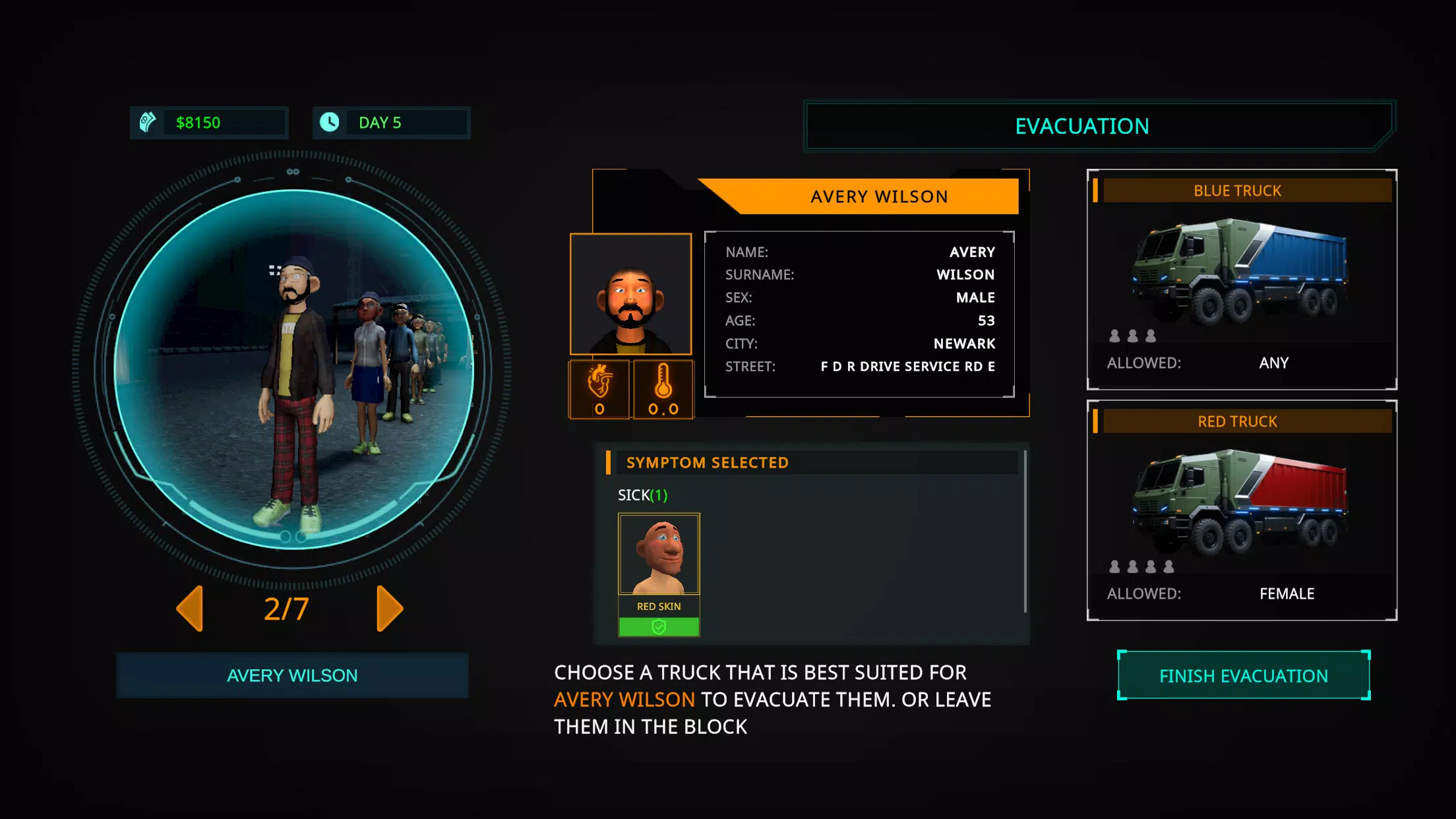Click Avery Wilson's portrait photo
1456x819 pixels.
pos(630,294)
